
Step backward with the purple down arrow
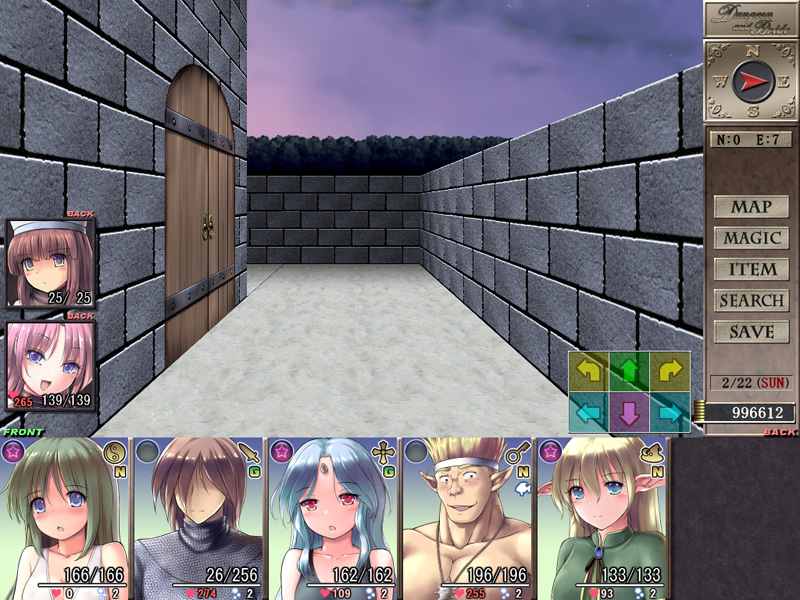629,412
